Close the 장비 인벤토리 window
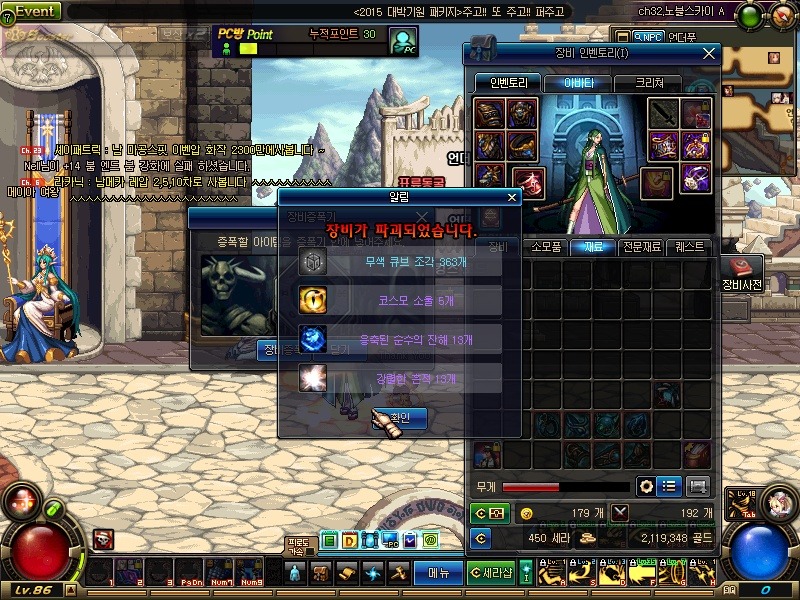Viewport: 800px width, 600px height. pos(709,53)
